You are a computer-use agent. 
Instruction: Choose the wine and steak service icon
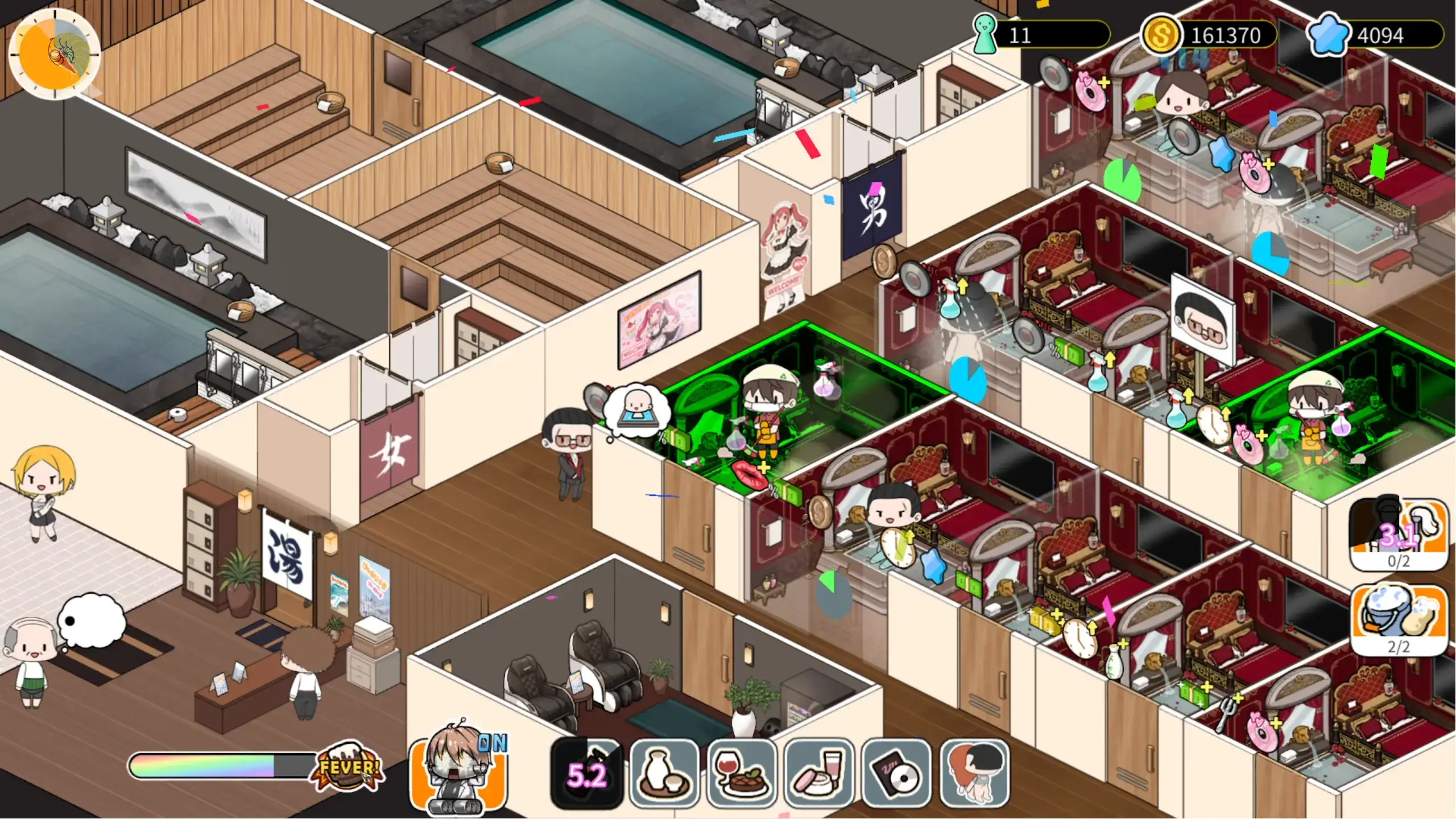[742, 773]
